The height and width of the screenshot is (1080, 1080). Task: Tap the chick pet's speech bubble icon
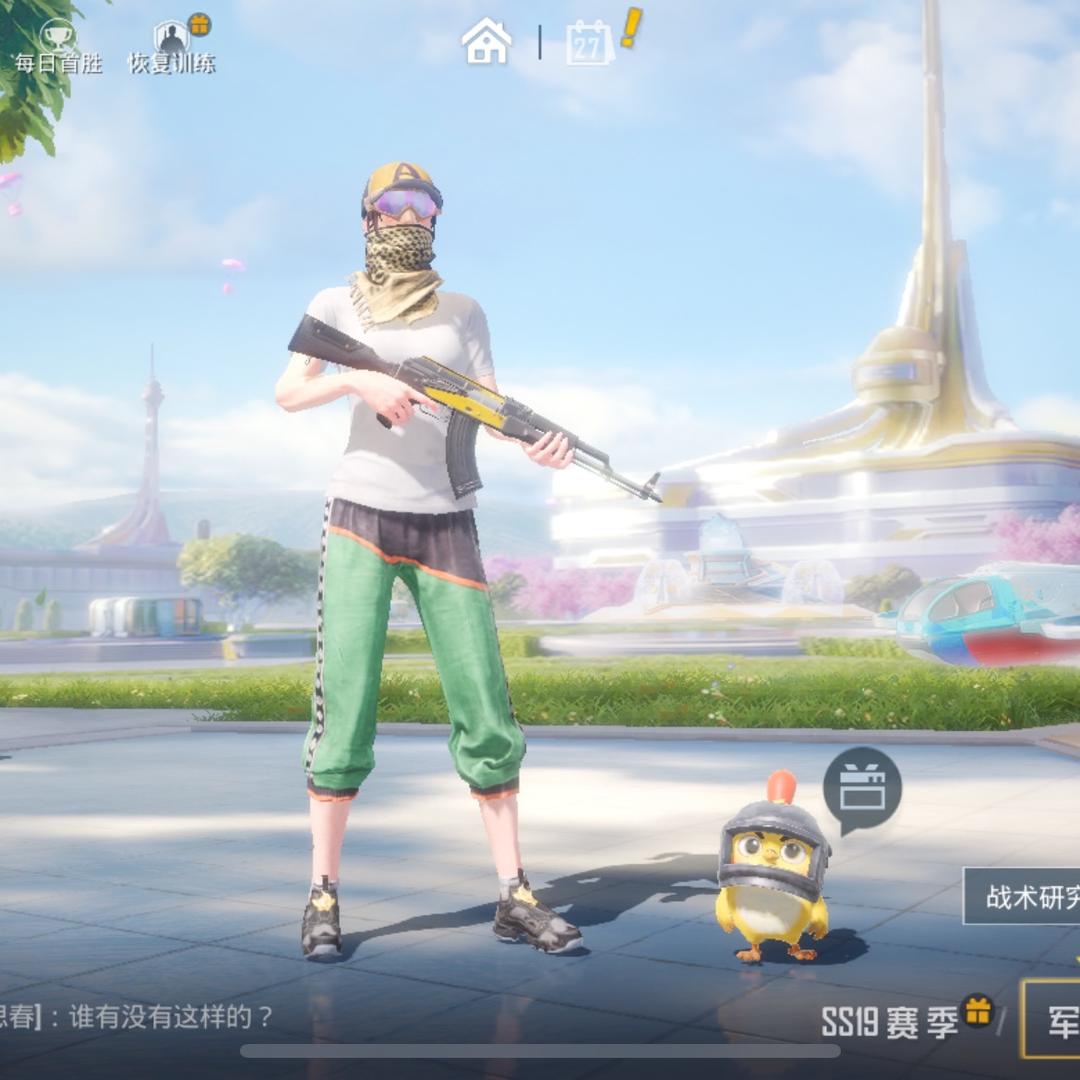point(862,789)
